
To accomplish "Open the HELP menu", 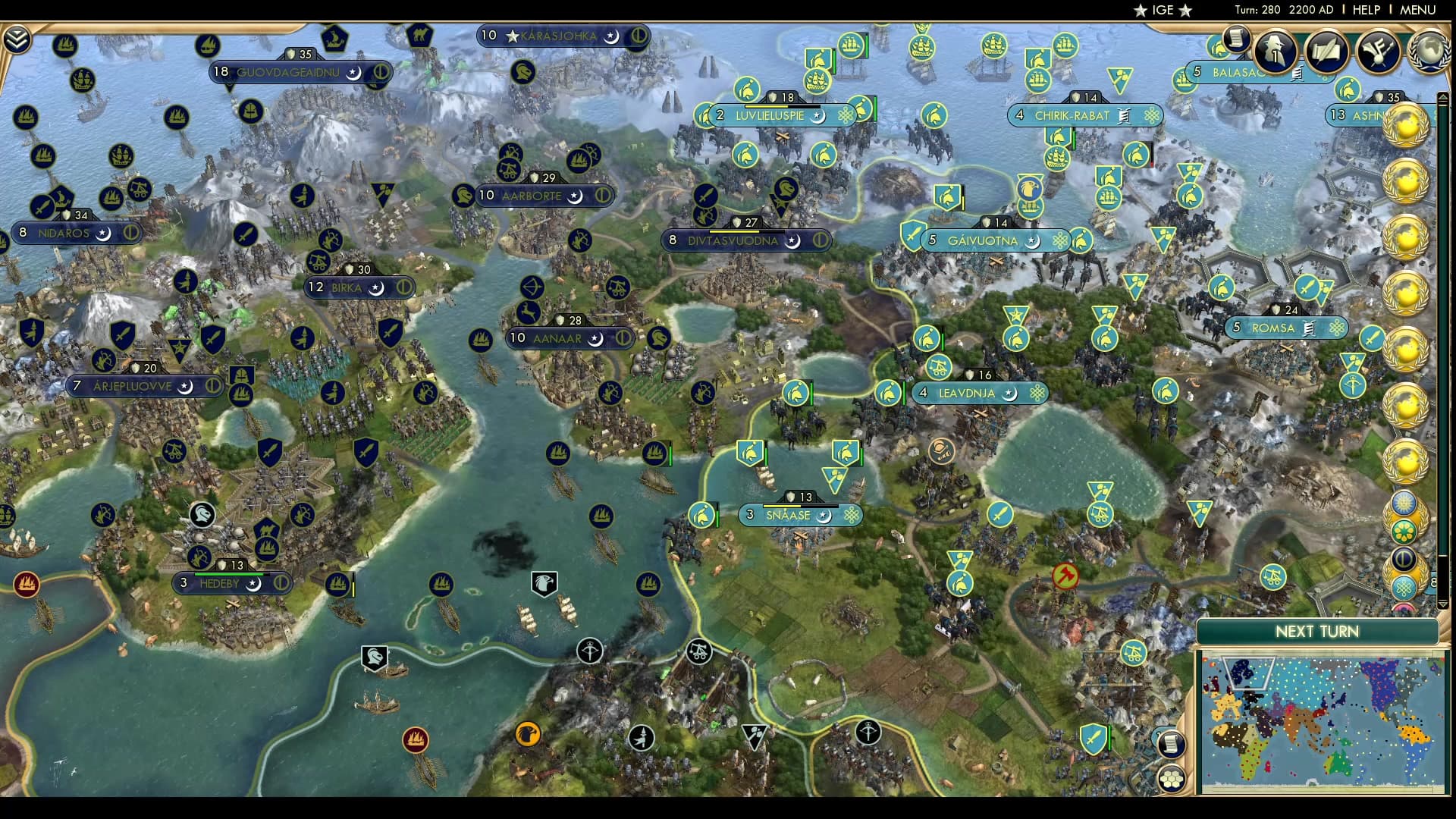I will (1365, 10).
